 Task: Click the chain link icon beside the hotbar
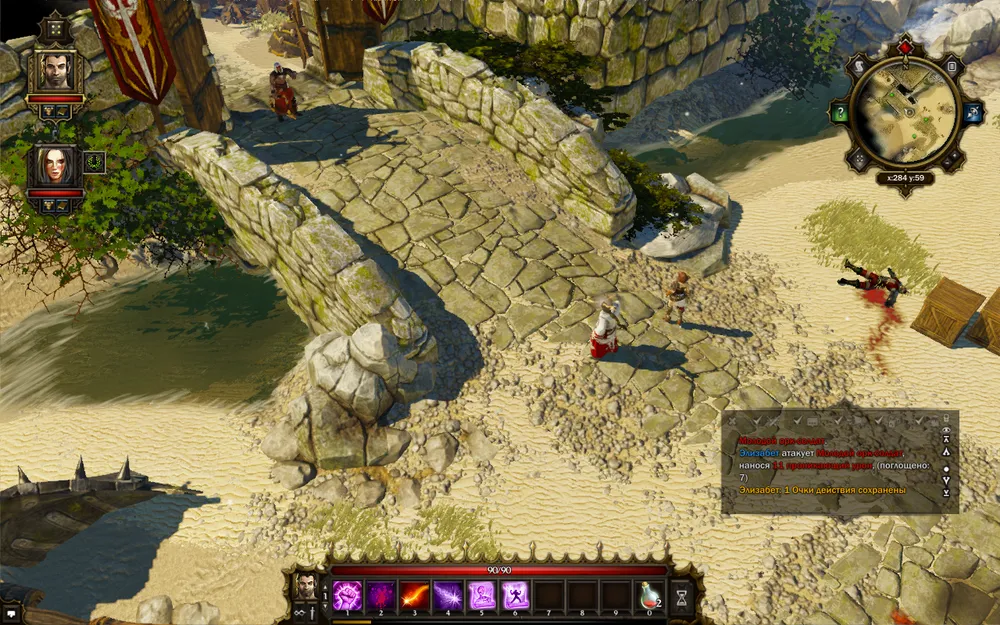point(299,612)
